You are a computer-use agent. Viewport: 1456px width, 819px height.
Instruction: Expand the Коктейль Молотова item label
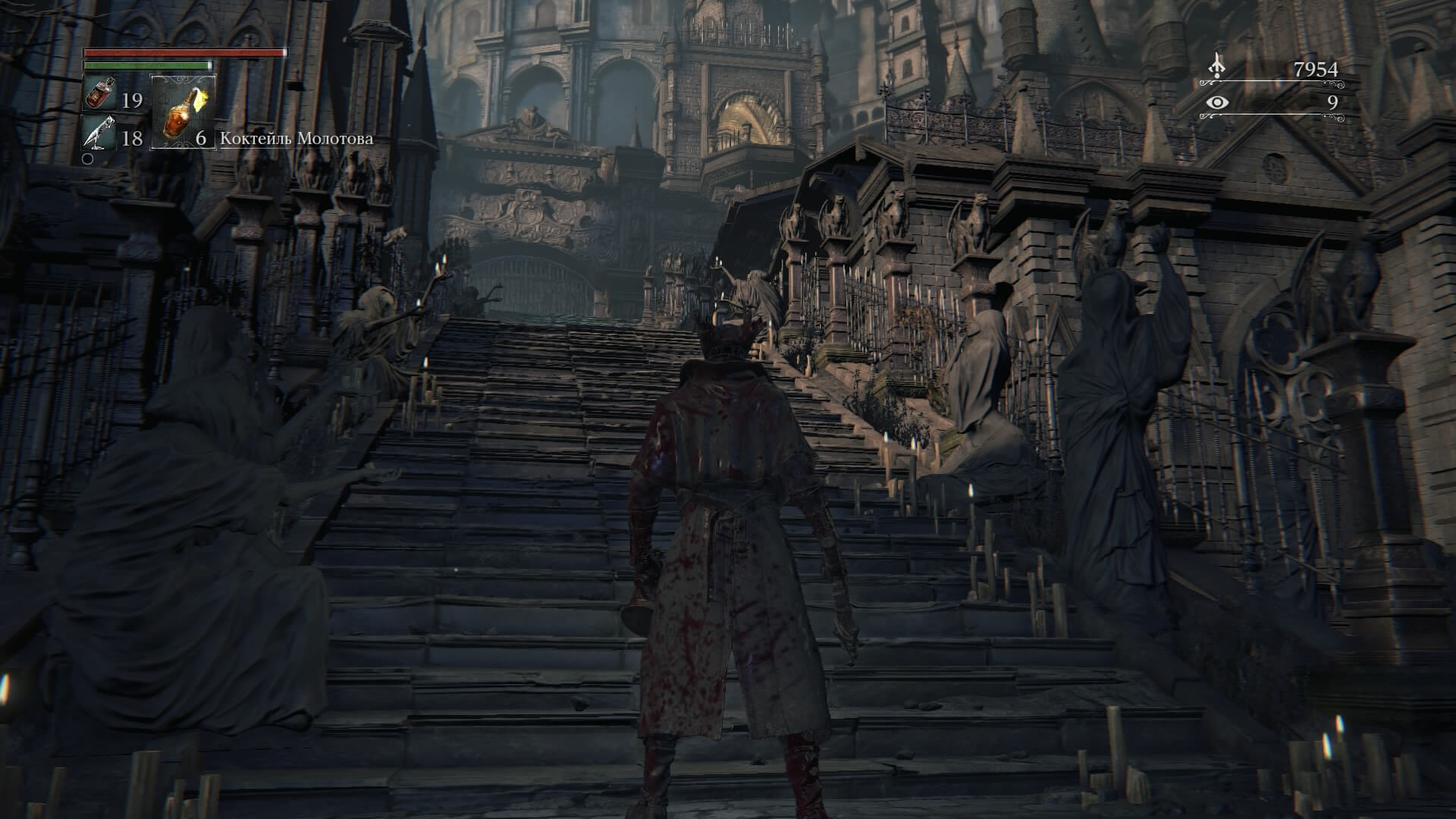click(x=296, y=139)
